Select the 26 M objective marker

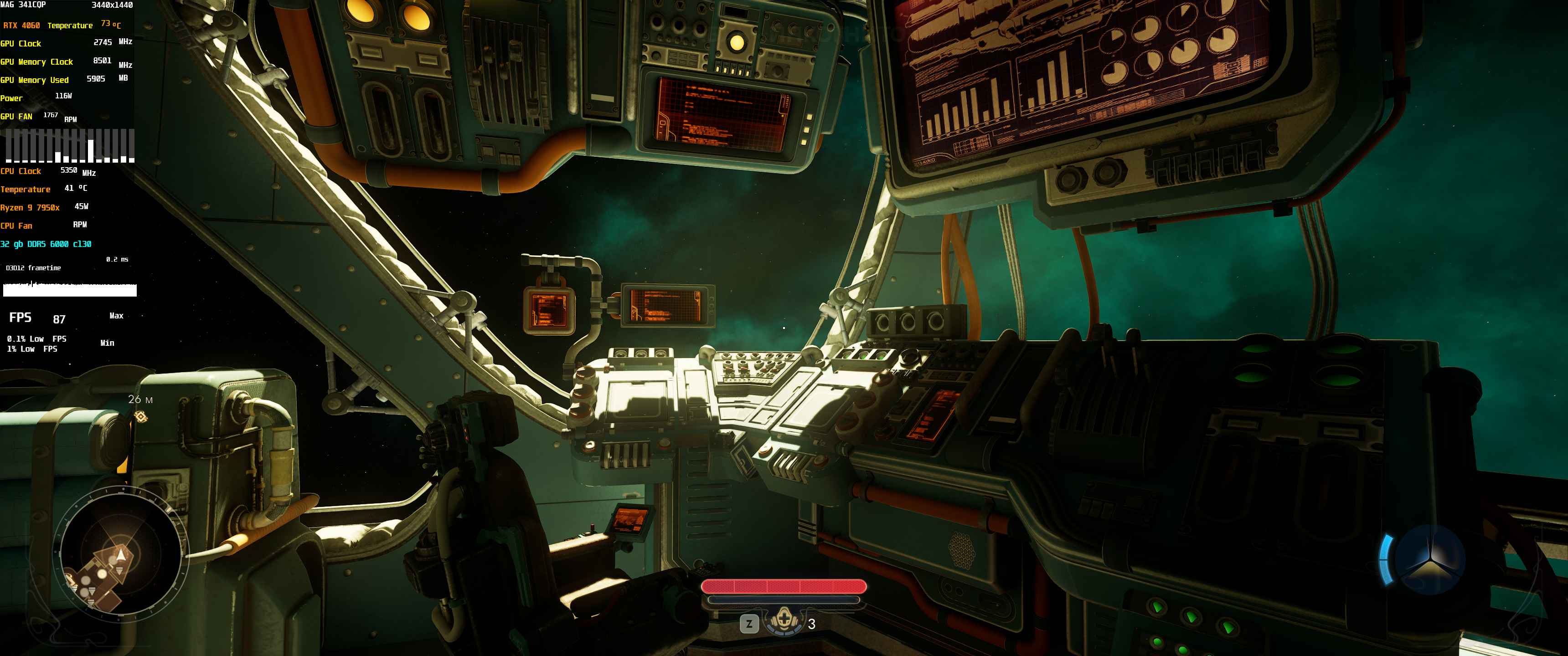[140, 416]
